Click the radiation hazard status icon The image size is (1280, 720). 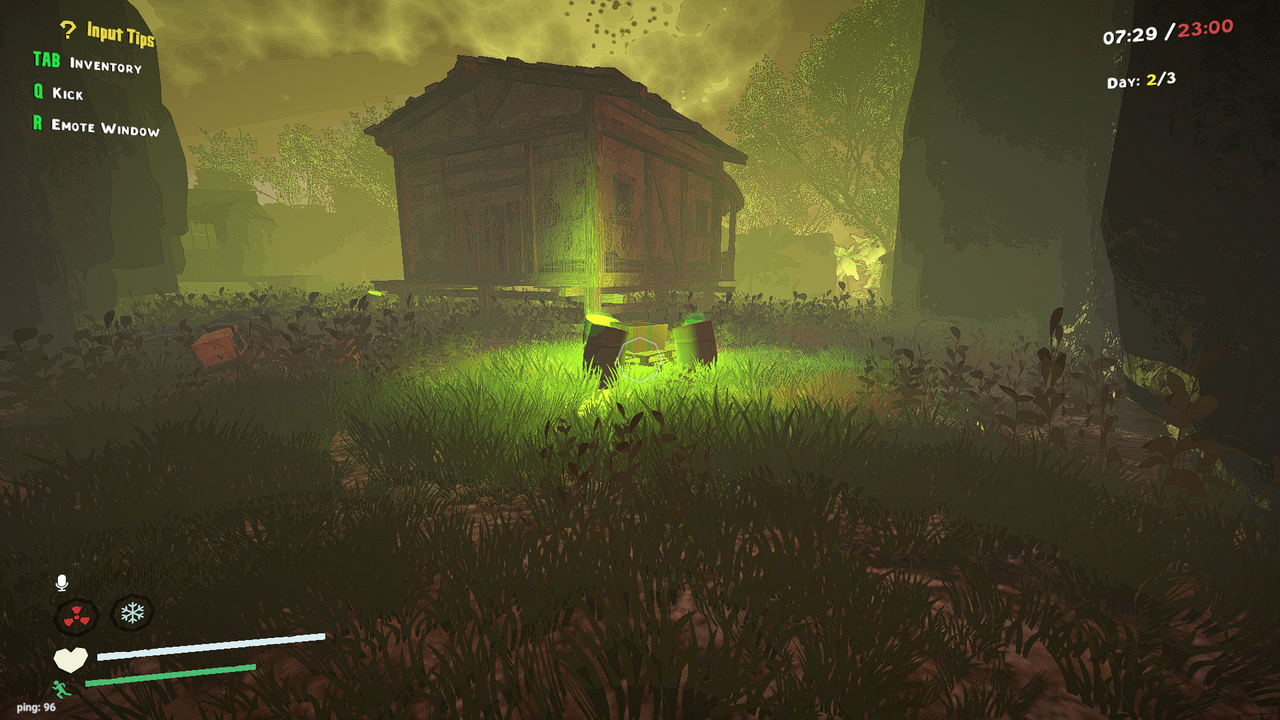[76, 614]
